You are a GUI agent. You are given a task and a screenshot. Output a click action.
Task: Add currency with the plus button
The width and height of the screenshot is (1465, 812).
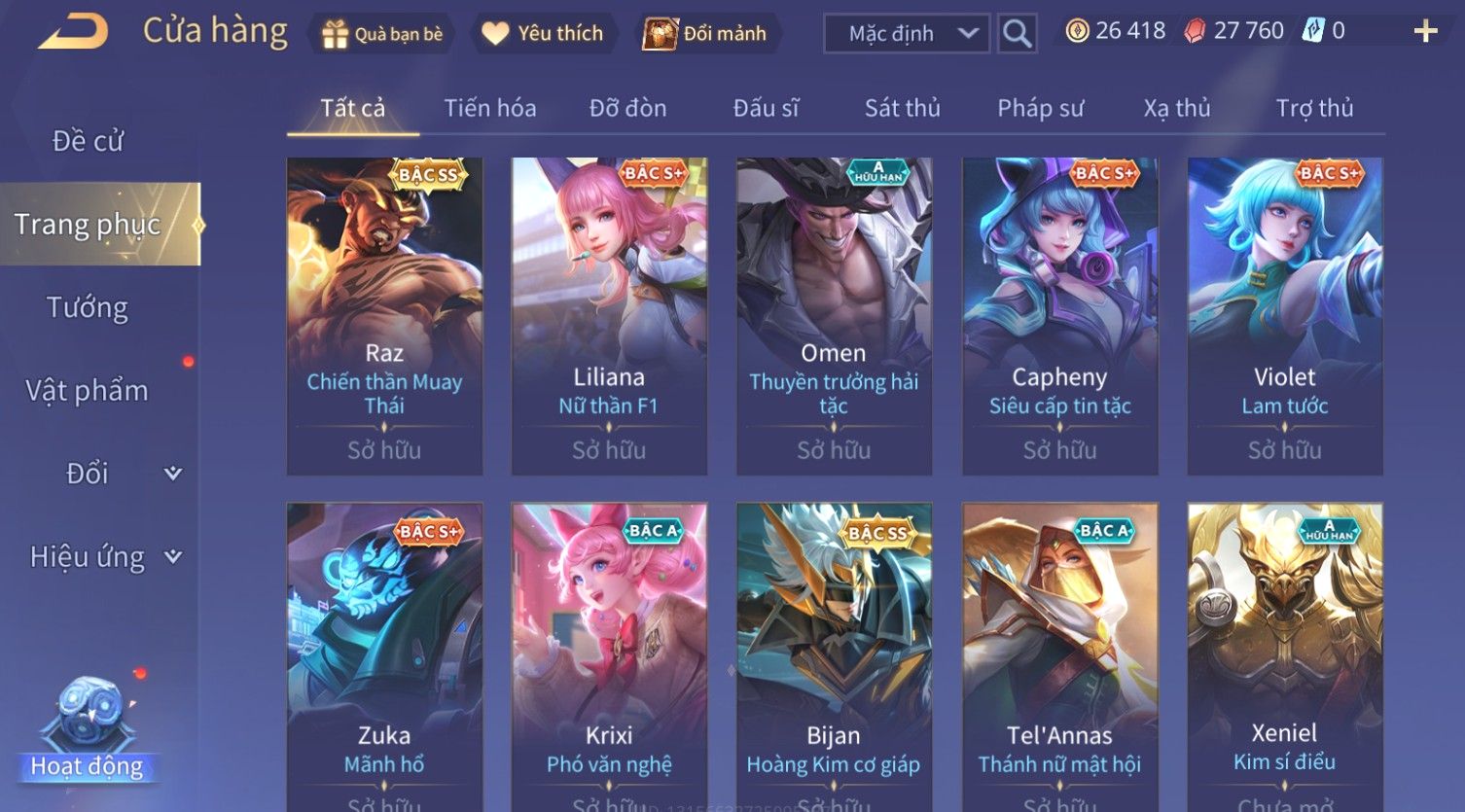[1425, 32]
